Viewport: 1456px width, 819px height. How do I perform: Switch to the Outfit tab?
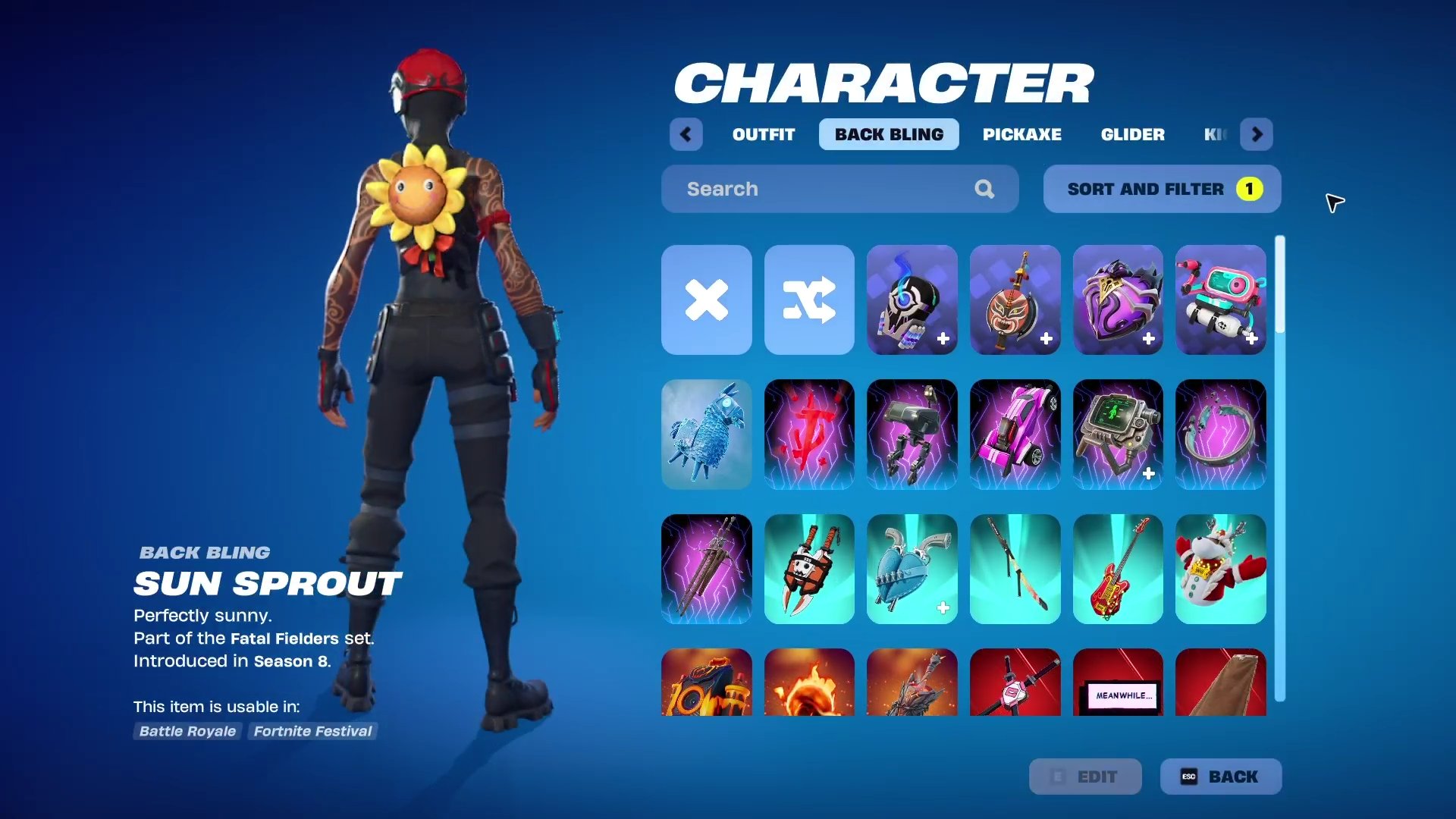[x=763, y=134]
